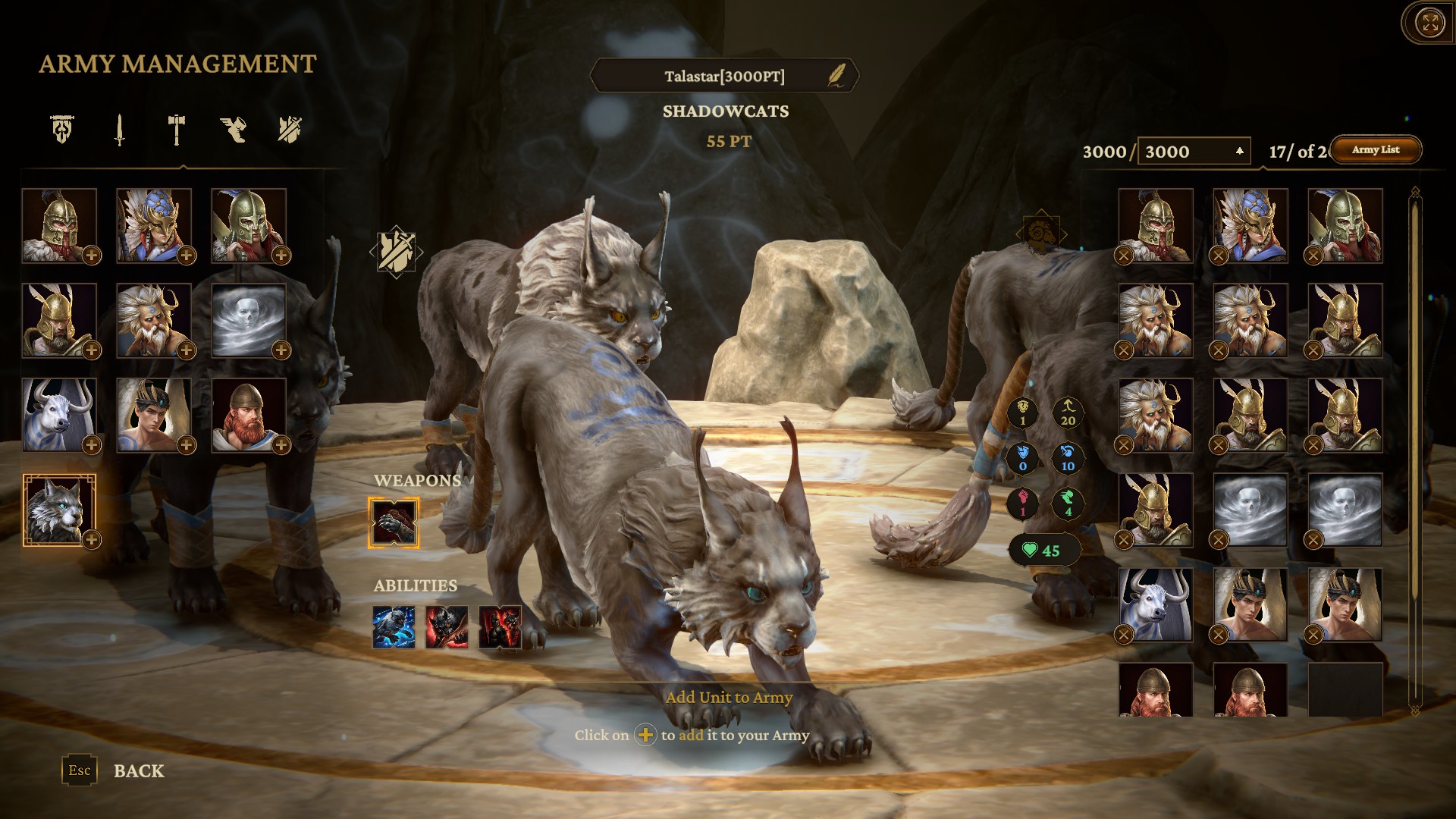Viewport: 1456px width, 819px height.
Task: Select the middle red cat ability icon
Action: pyautogui.click(x=447, y=627)
